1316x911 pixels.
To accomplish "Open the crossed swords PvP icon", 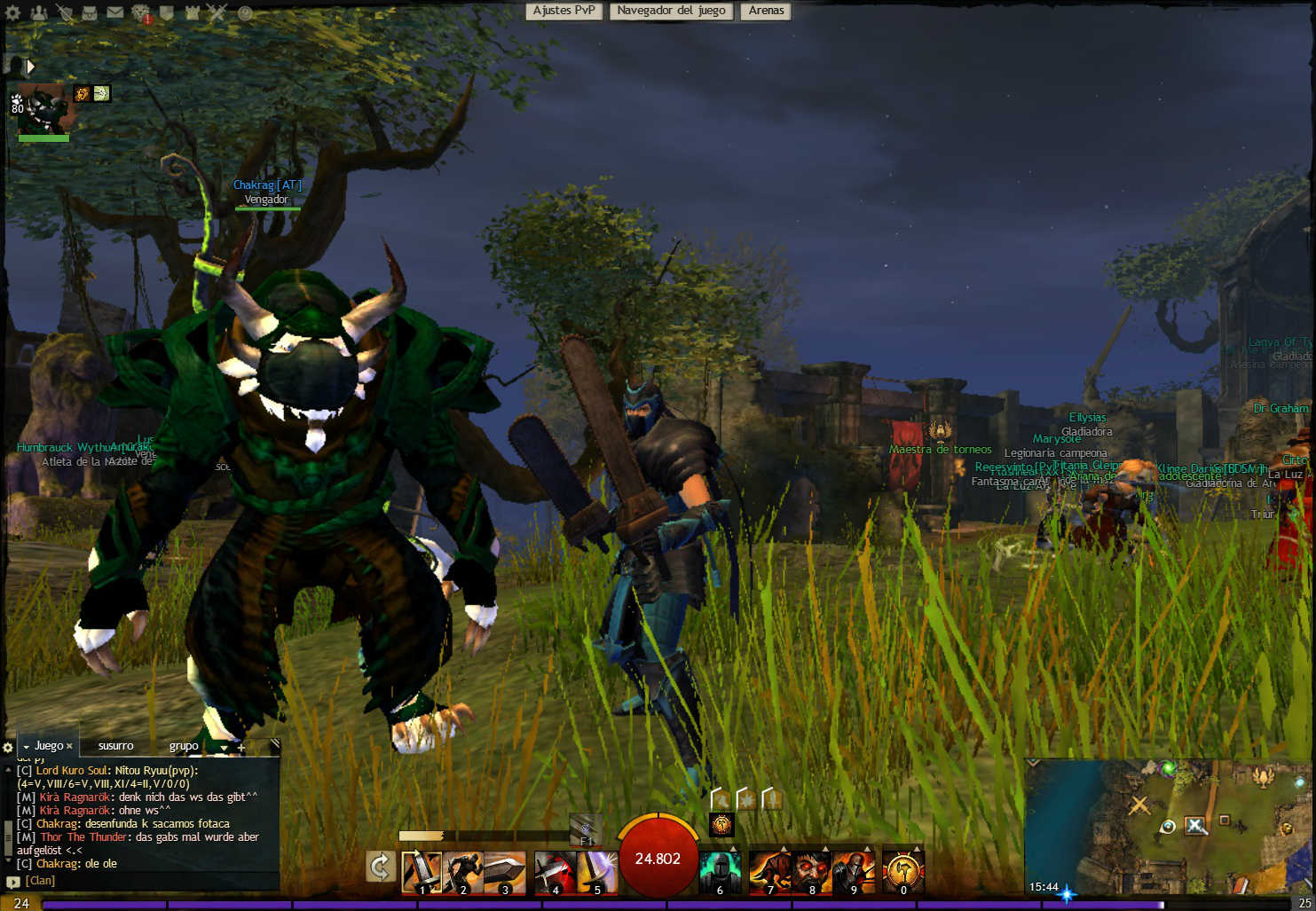I will tap(217, 12).
